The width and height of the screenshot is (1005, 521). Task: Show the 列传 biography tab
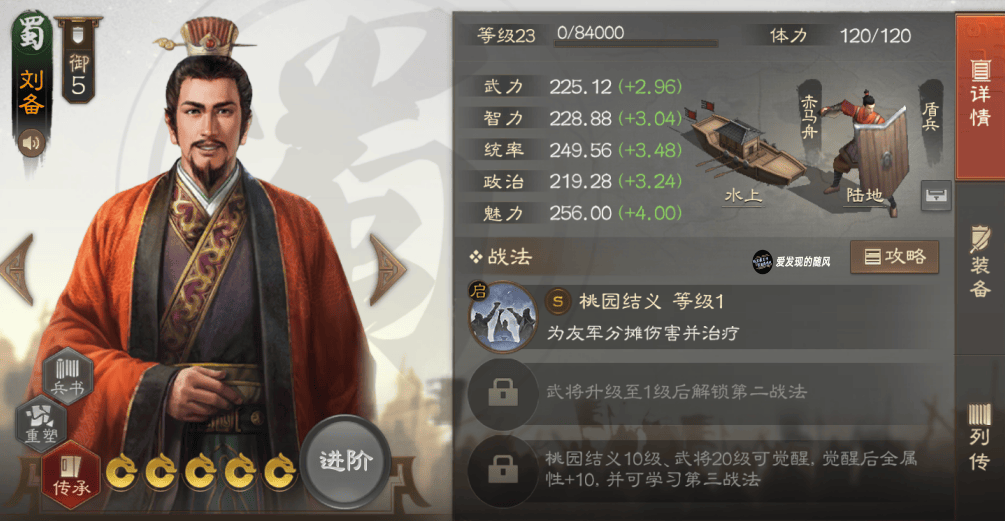pyautogui.click(x=980, y=437)
